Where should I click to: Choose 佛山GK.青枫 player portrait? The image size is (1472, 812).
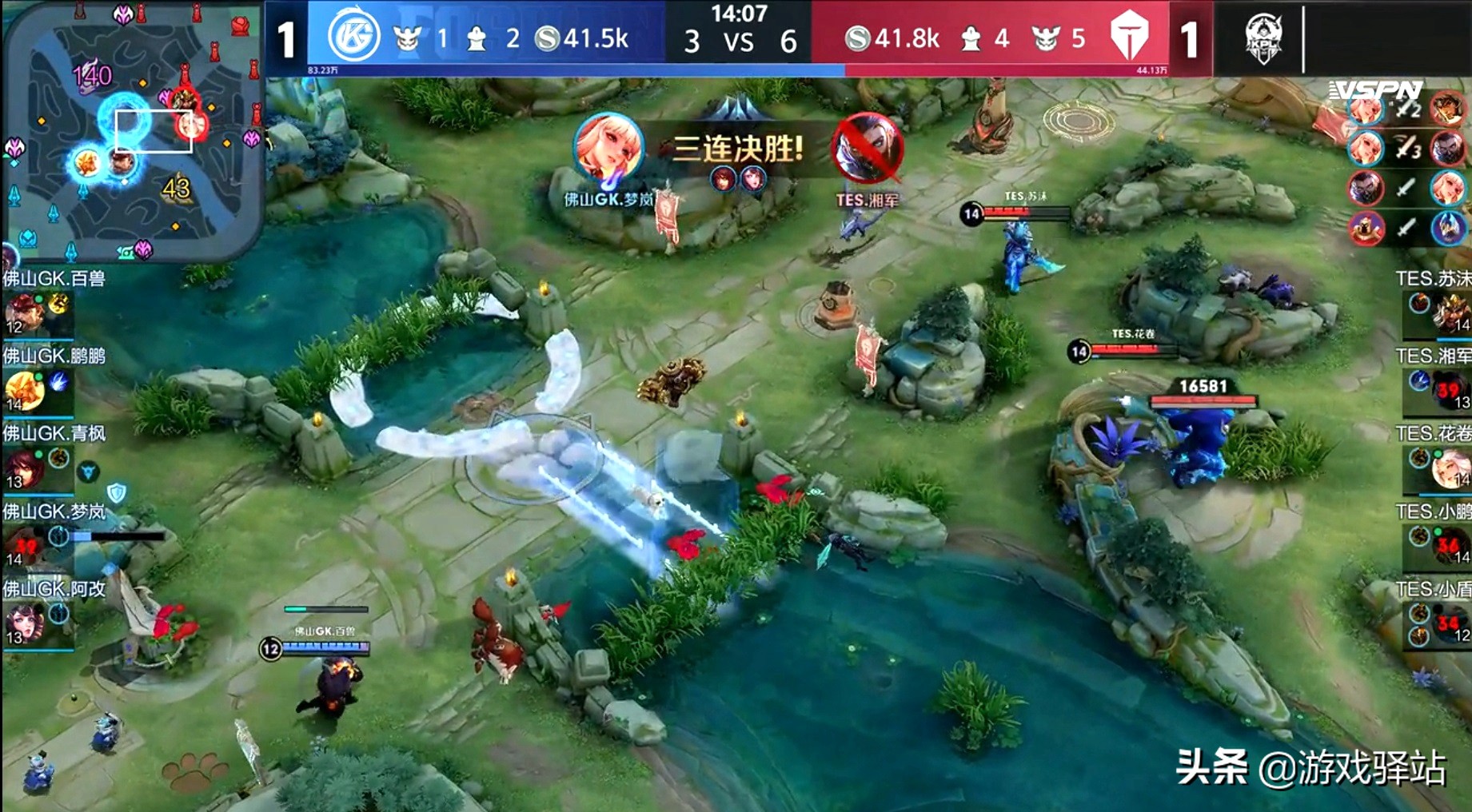point(24,468)
